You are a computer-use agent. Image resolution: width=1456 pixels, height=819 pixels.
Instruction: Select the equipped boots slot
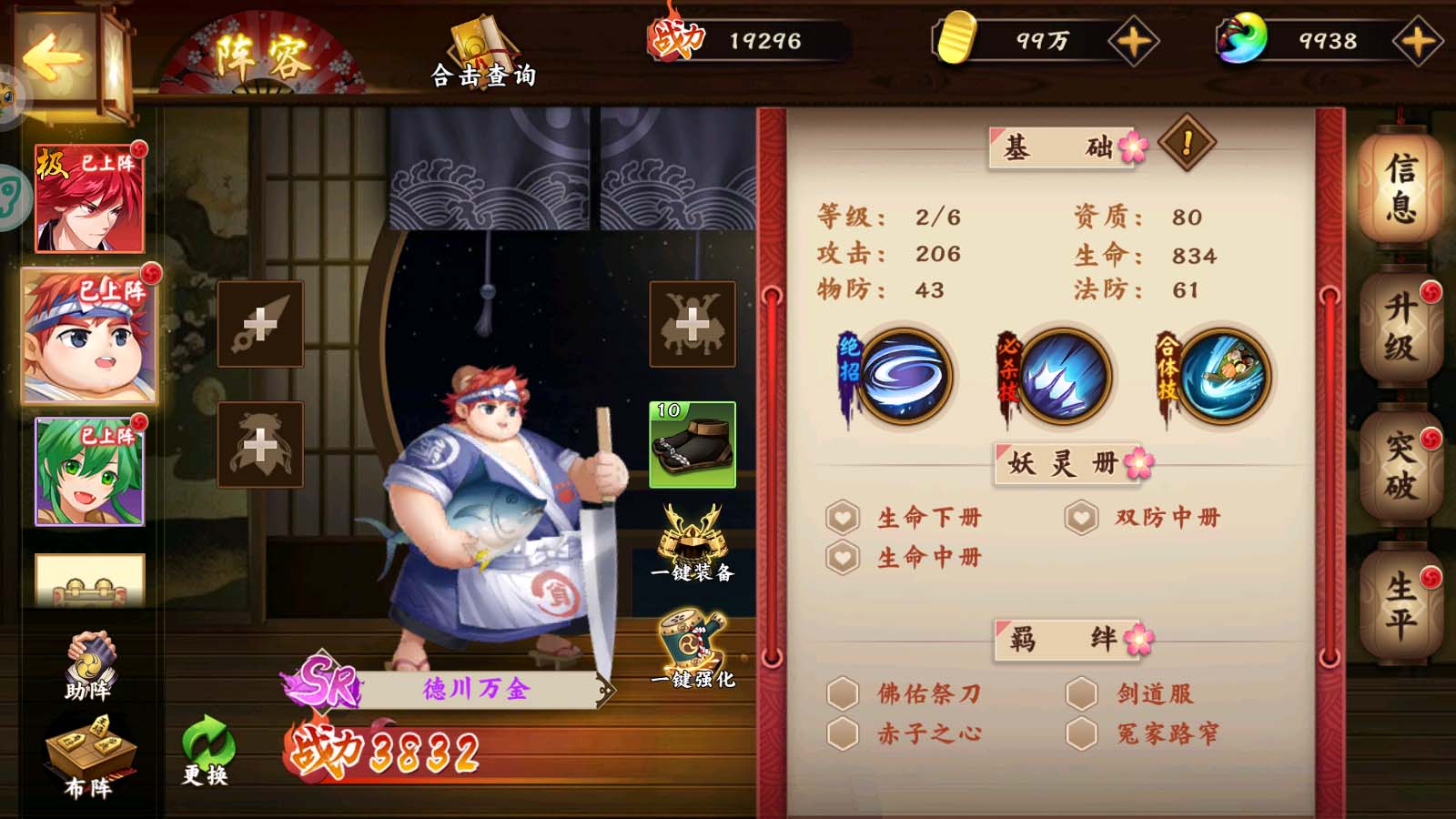click(x=692, y=445)
